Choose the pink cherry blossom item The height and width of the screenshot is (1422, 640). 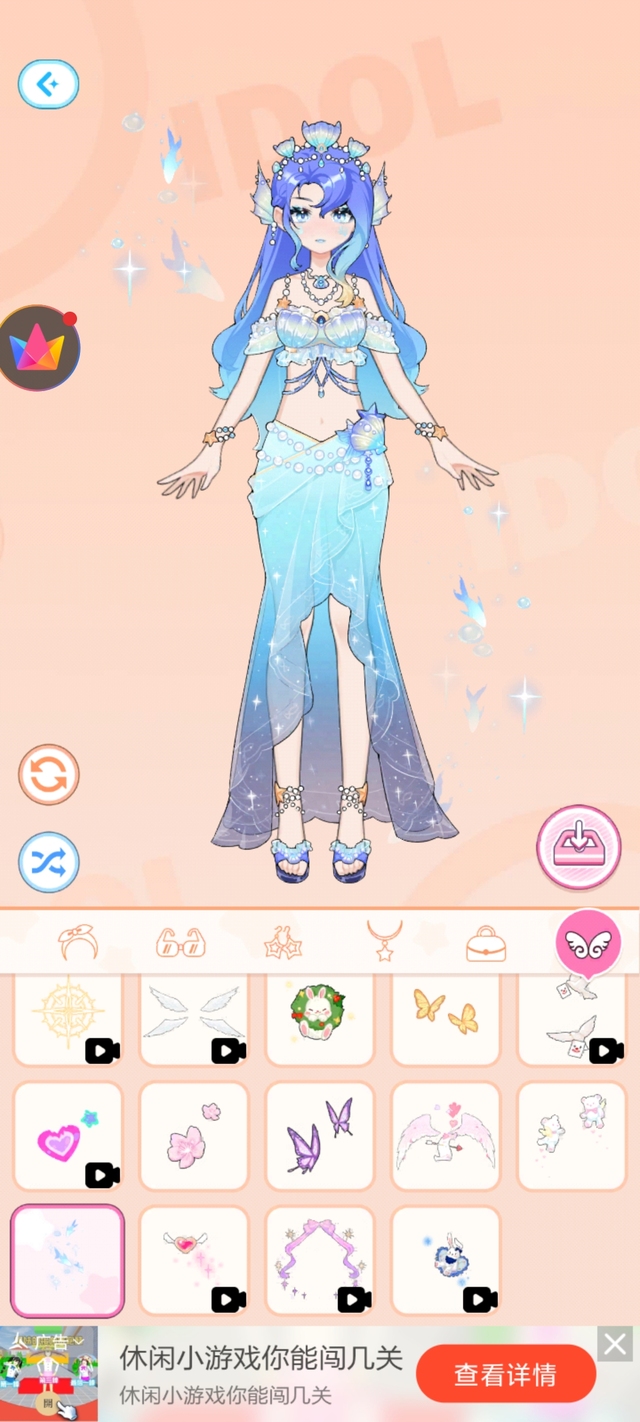(x=194, y=1137)
